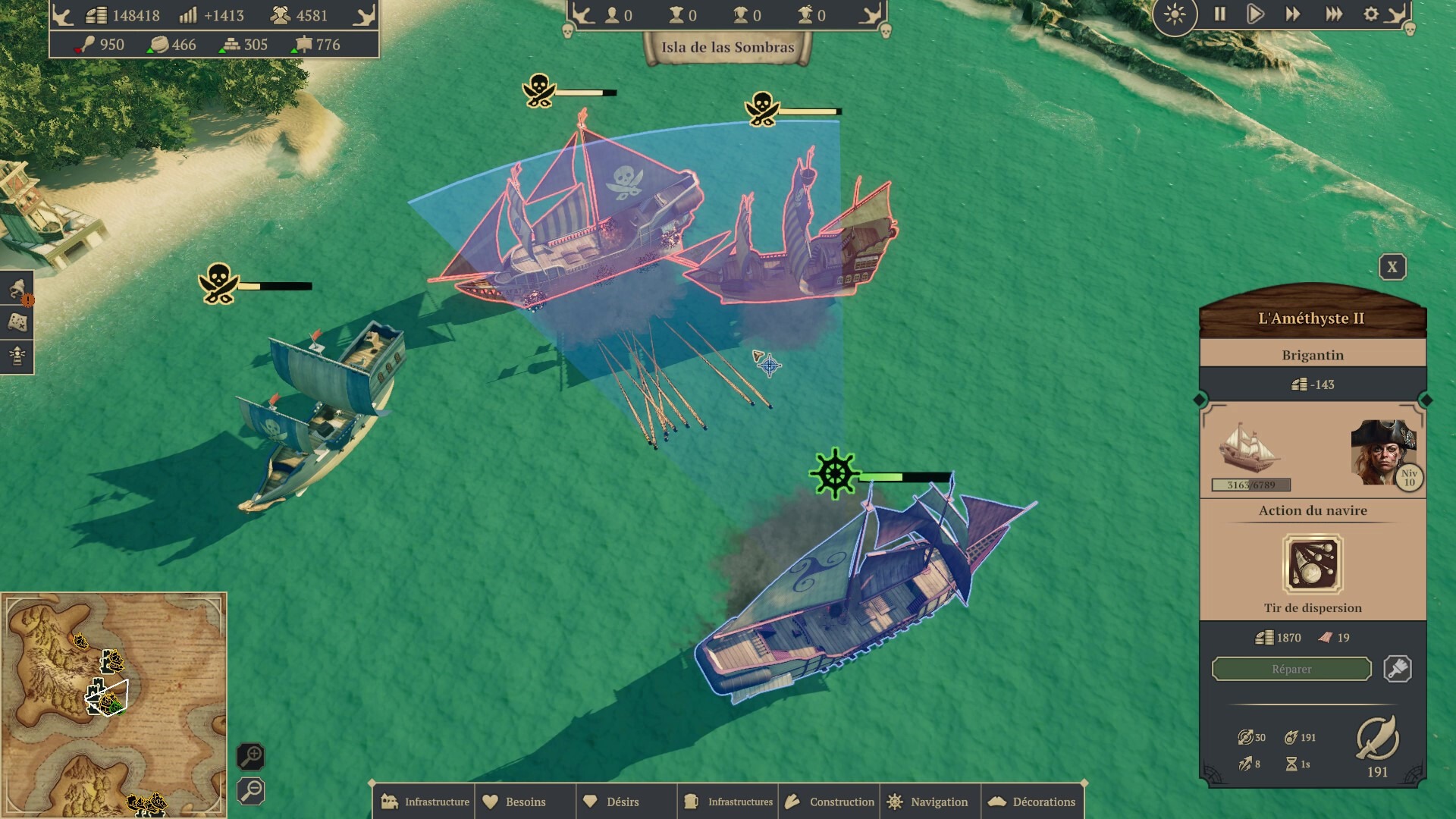1456x819 pixels.
Task: Open the gear settings menu
Action: click(x=1371, y=14)
